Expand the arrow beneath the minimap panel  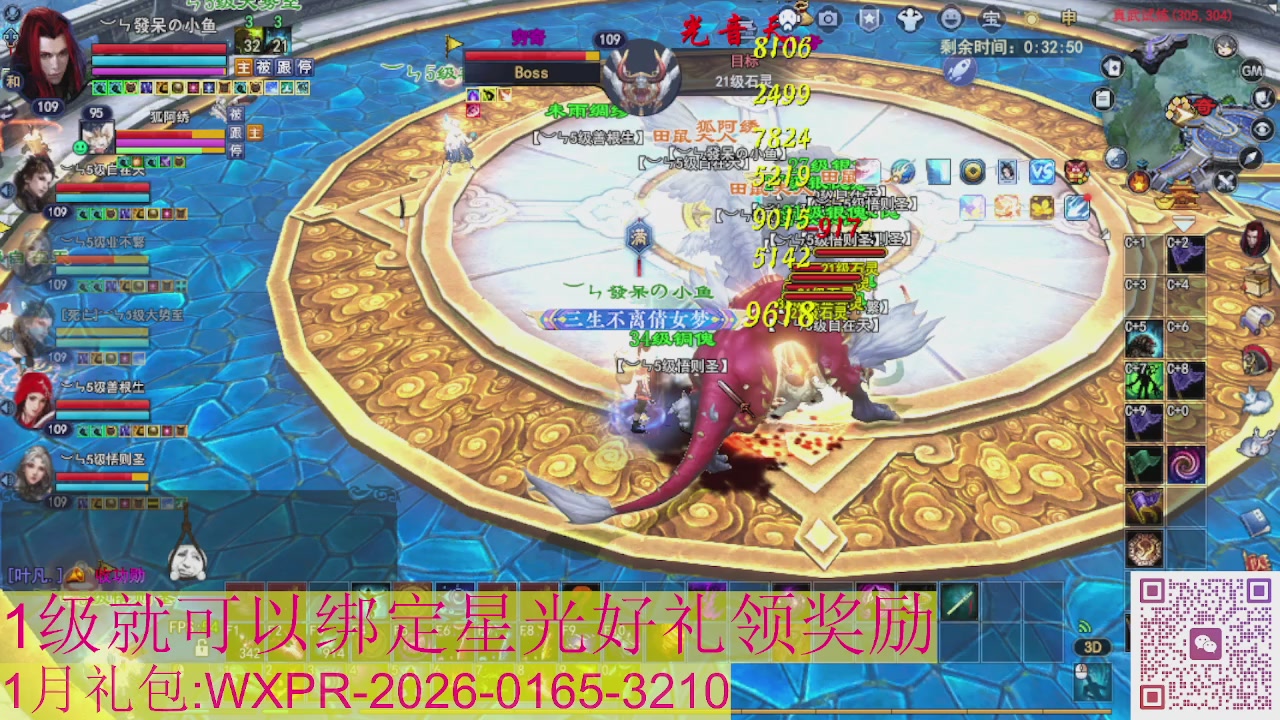(x=1183, y=225)
